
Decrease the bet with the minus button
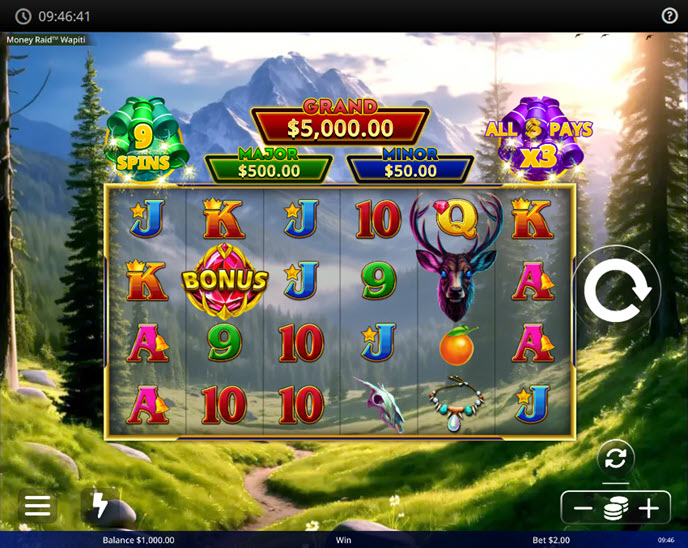point(583,508)
